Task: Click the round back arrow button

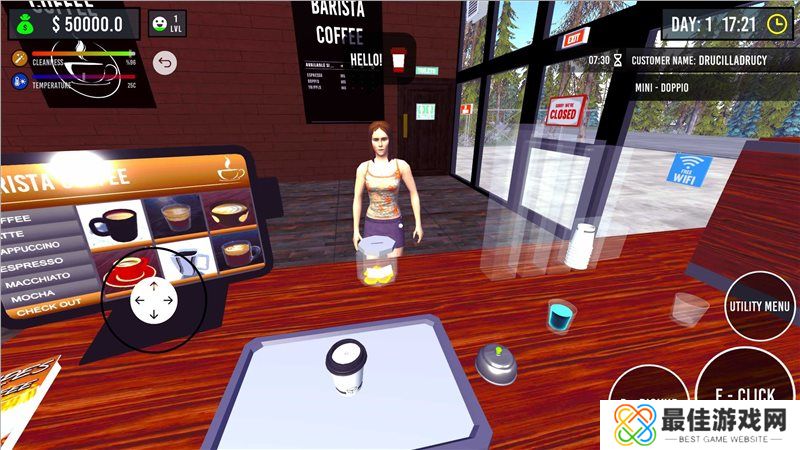Action: [165, 64]
